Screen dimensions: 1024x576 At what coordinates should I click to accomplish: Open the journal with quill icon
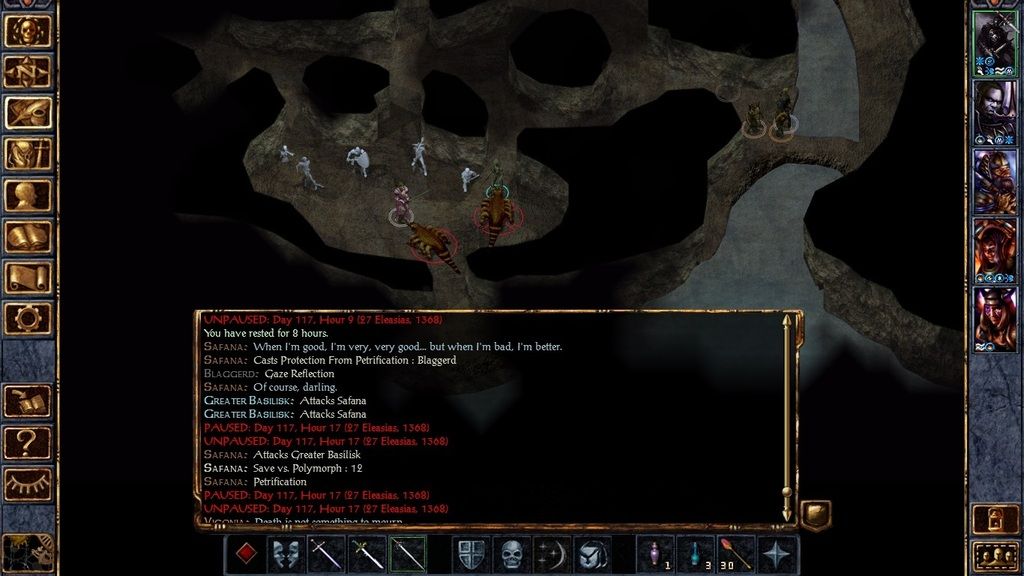(28, 113)
